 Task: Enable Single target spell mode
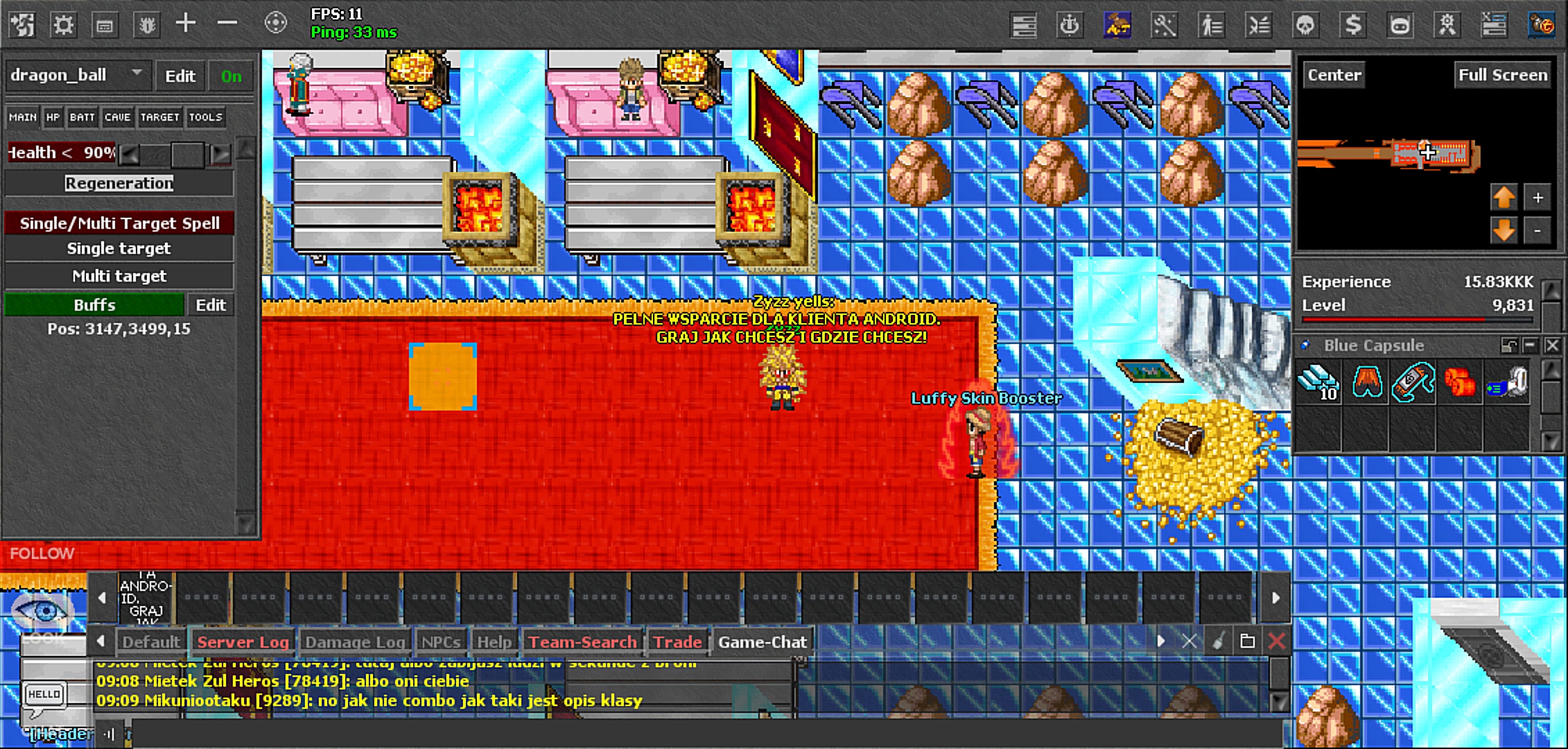point(119,248)
